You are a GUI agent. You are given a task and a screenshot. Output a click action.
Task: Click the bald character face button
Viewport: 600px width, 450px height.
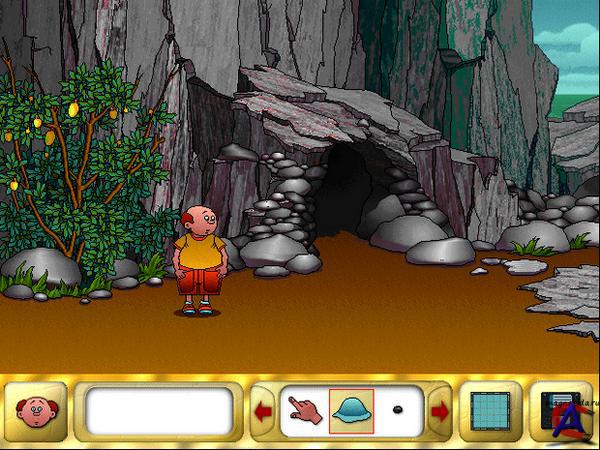coord(36,410)
